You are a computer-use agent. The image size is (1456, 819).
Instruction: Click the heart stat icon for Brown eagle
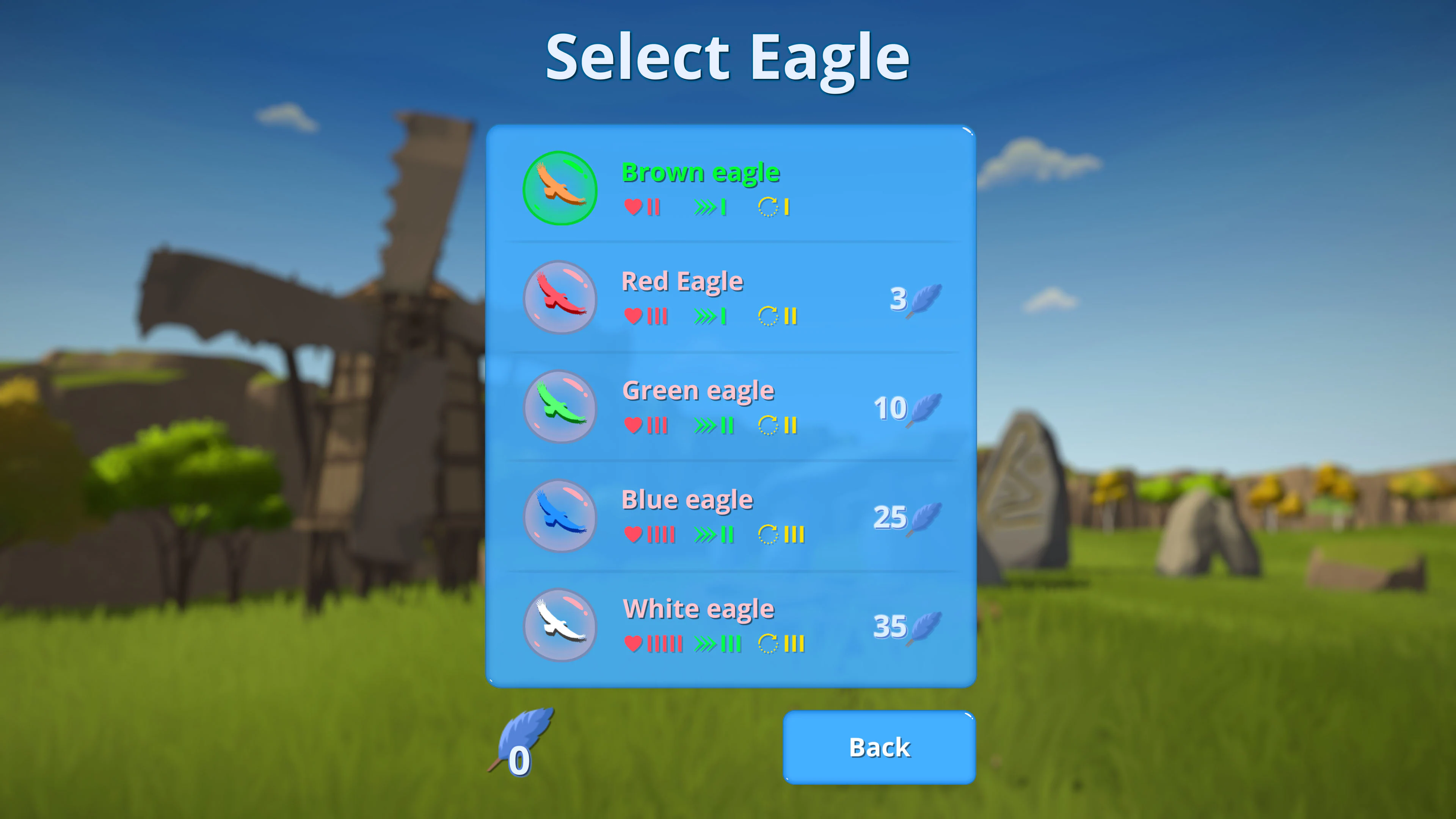pos(634,207)
